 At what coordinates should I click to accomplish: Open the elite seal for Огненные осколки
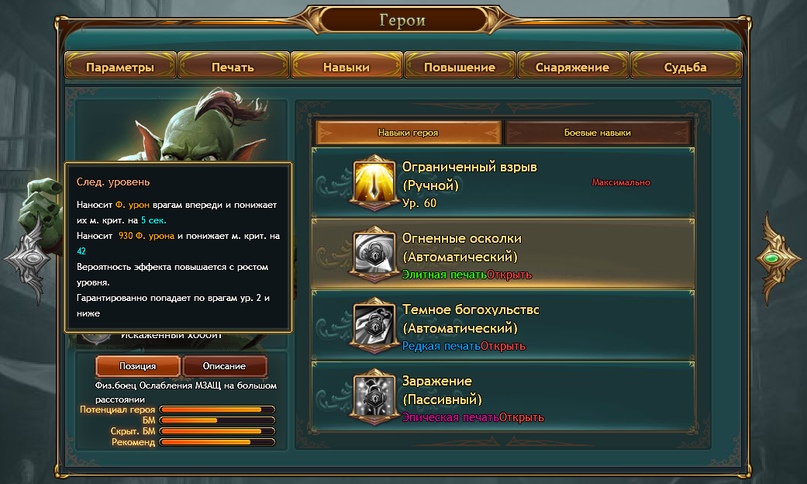[x=509, y=274]
